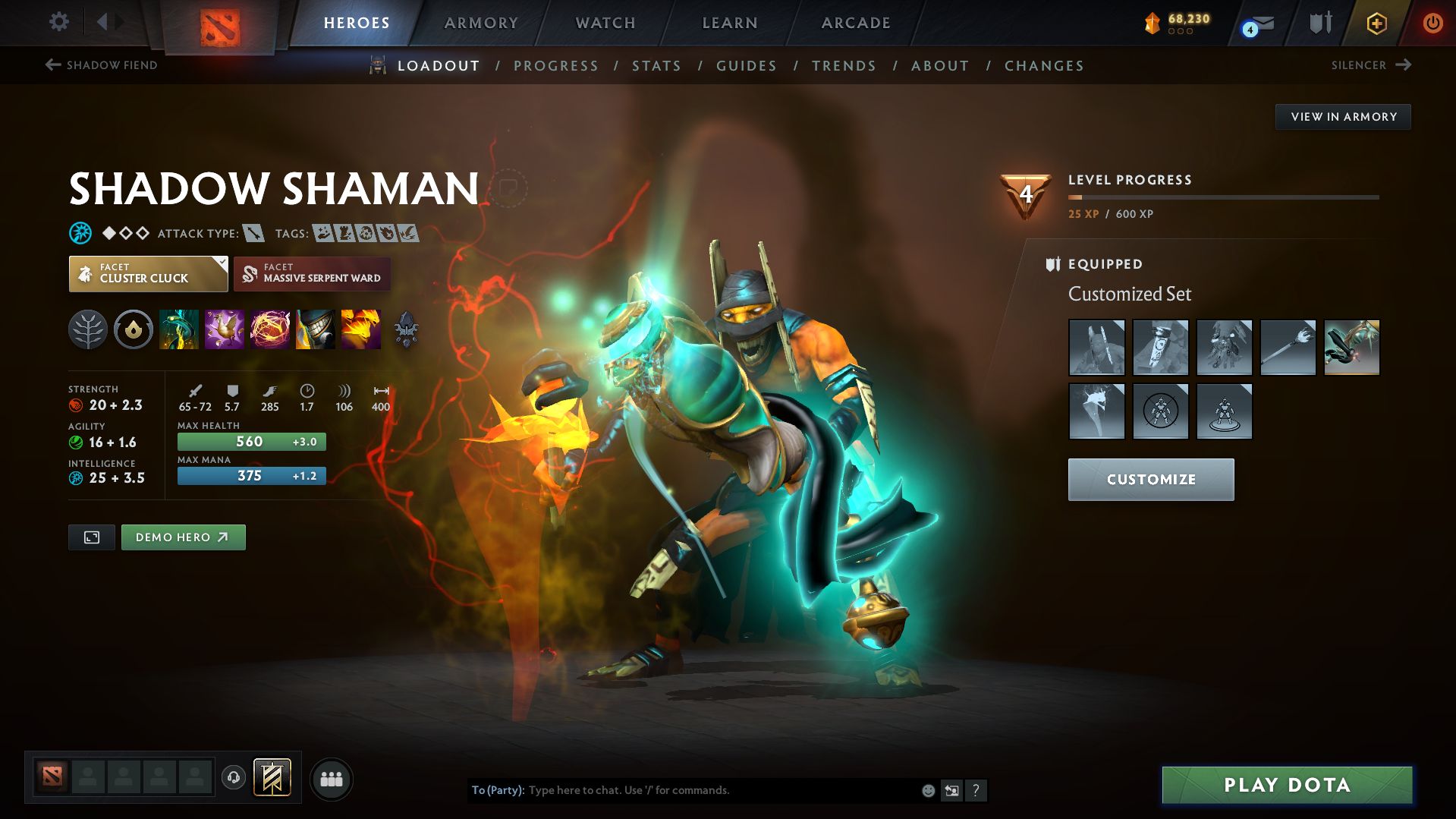This screenshot has height=819, width=1456.
Task: Expand the Cluster Cluck facet dropdown arrow
Action: 221,264
